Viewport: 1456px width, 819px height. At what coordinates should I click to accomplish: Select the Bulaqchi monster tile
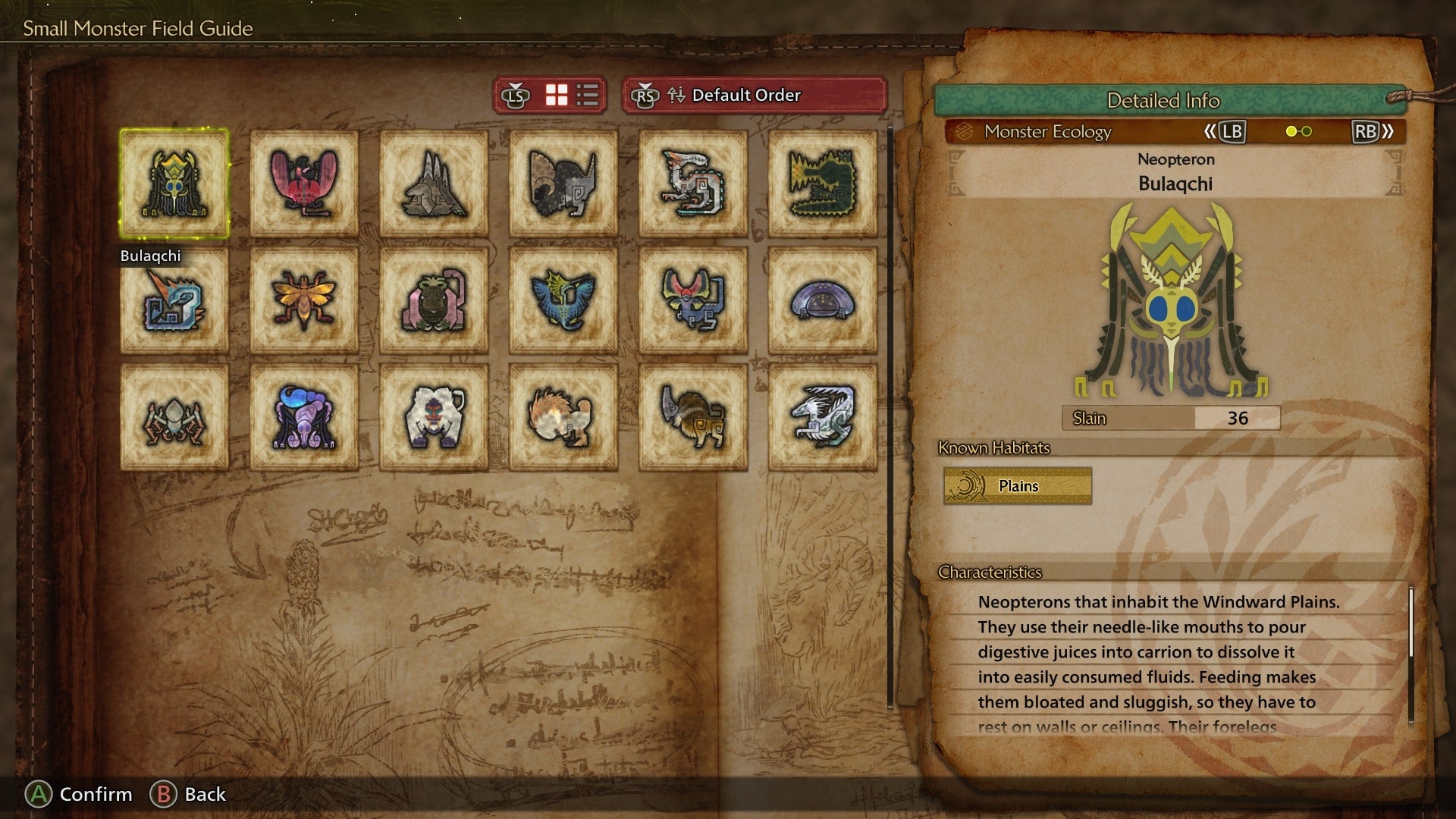[174, 184]
